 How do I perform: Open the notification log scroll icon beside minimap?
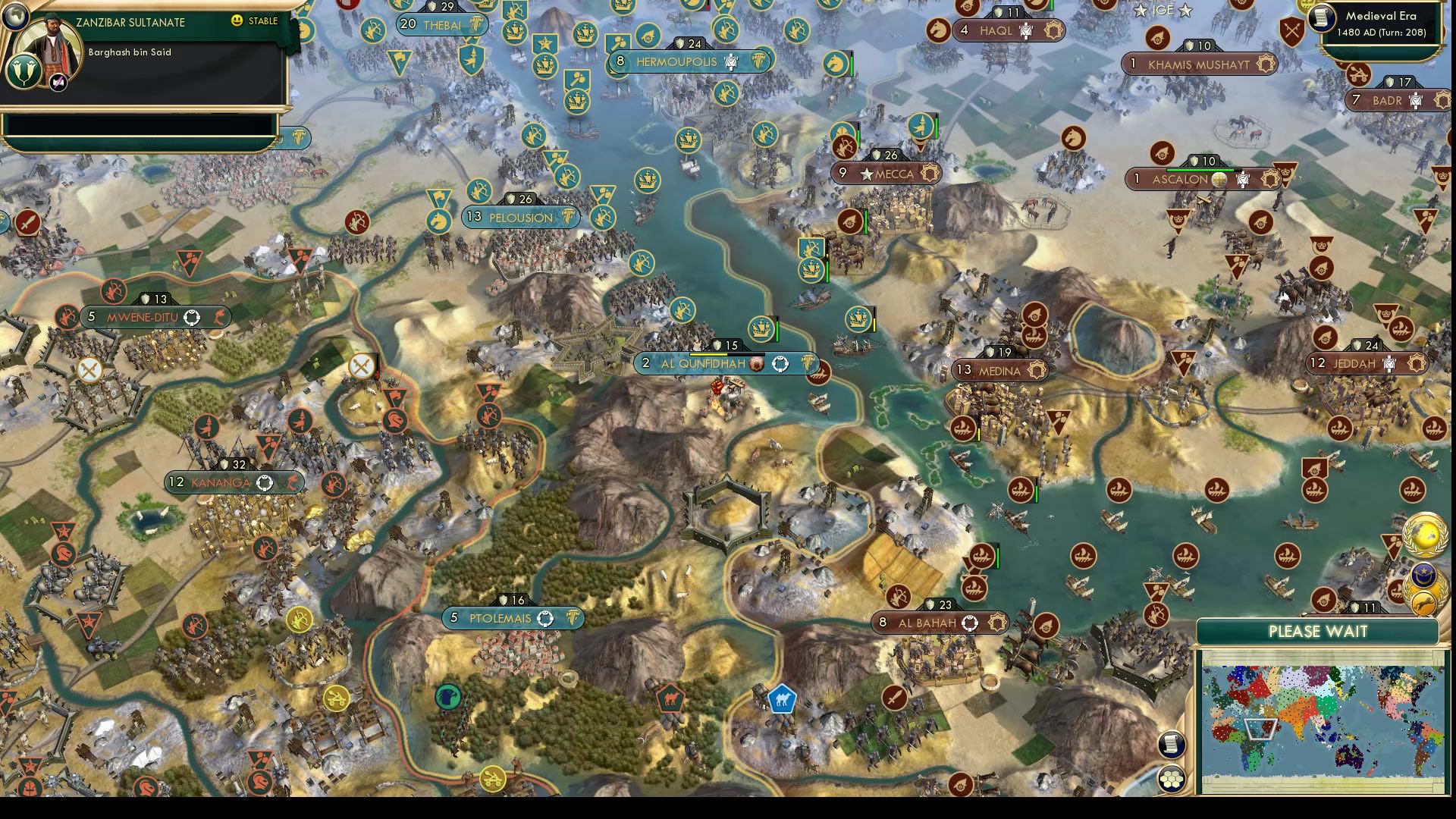tap(1172, 745)
